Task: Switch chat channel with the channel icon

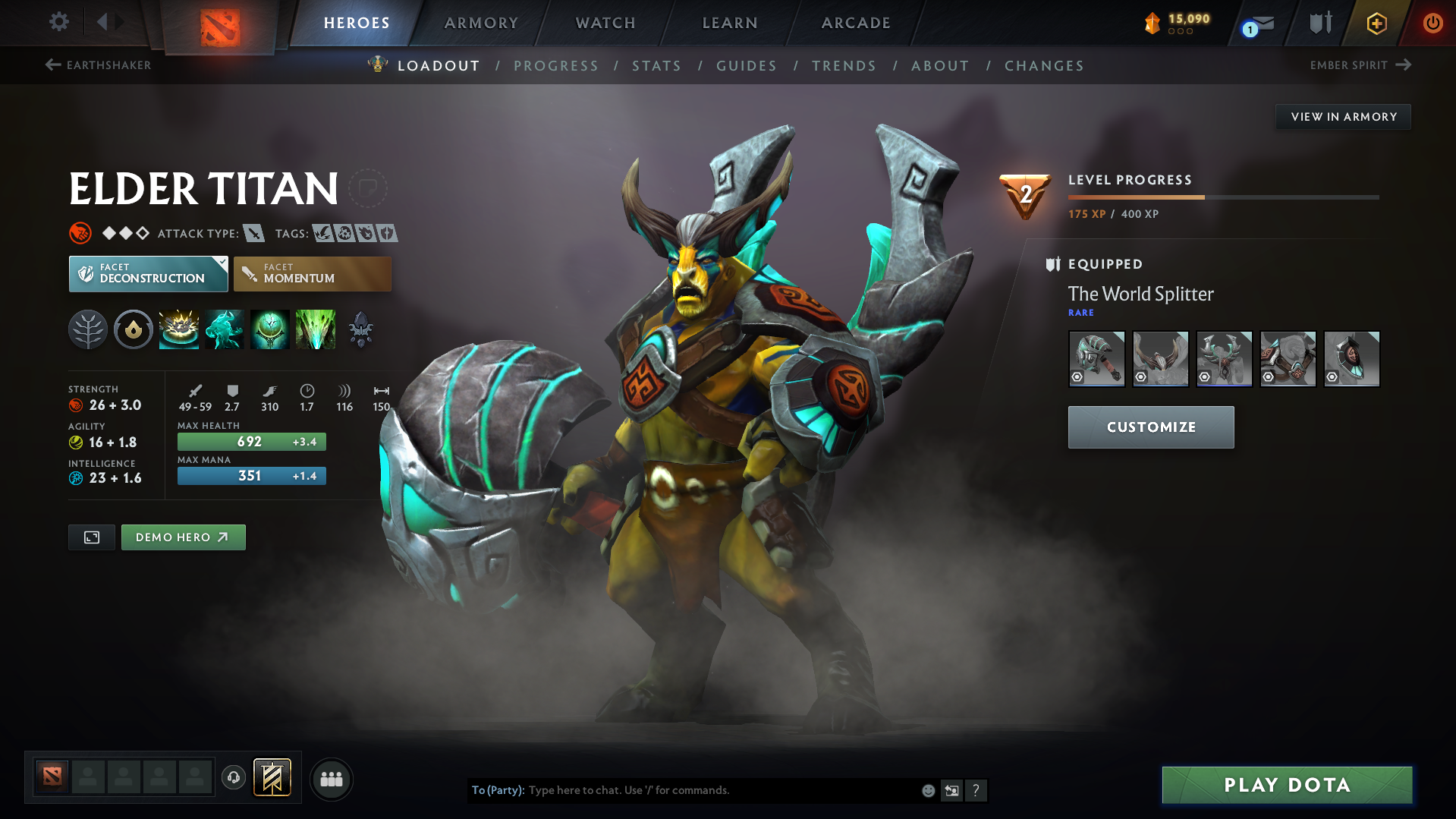Action: pyautogui.click(x=952, y=790)
